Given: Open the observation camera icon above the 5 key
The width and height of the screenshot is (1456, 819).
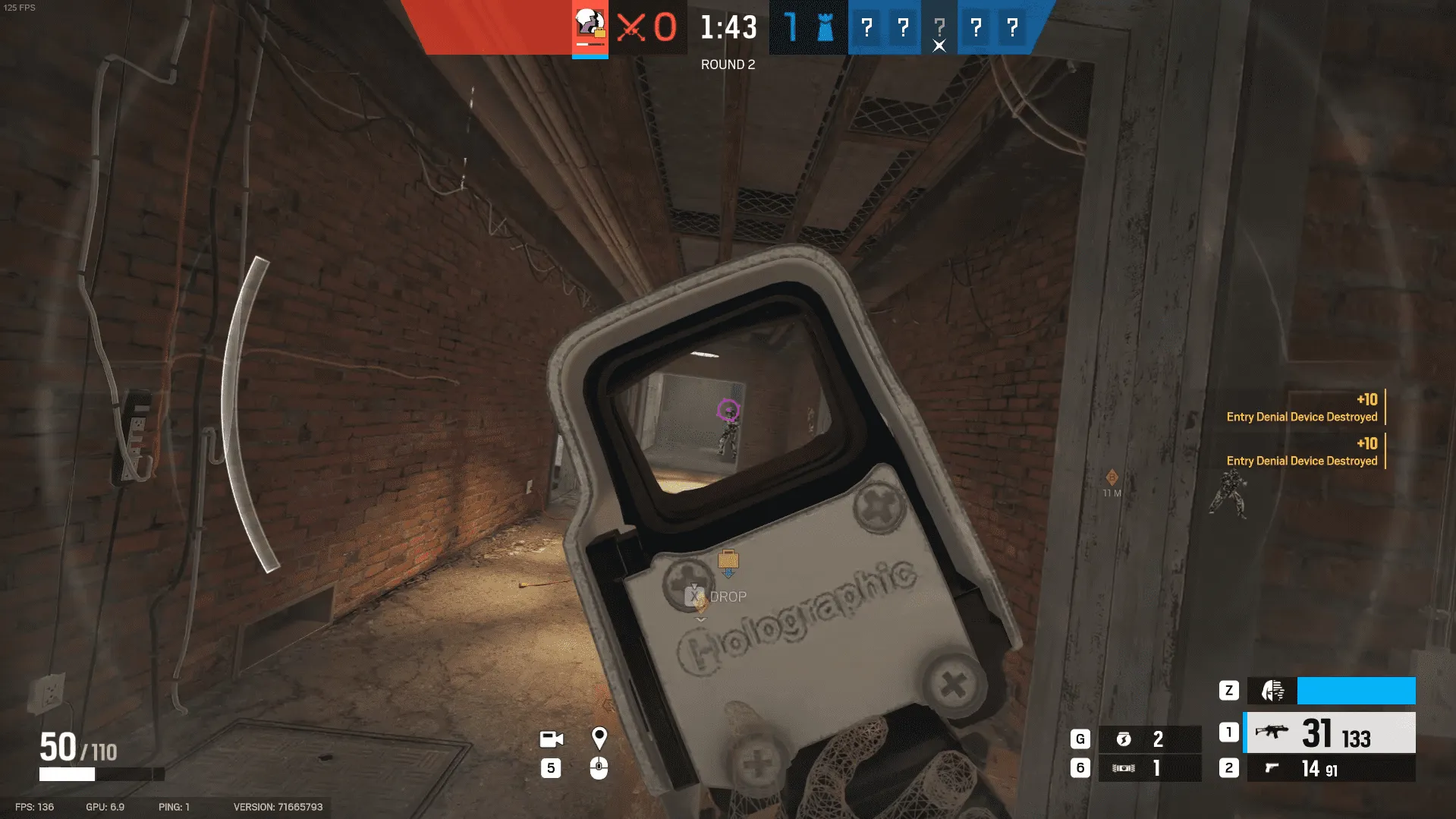Looking at the screenshot, I should tap(551, 739).
